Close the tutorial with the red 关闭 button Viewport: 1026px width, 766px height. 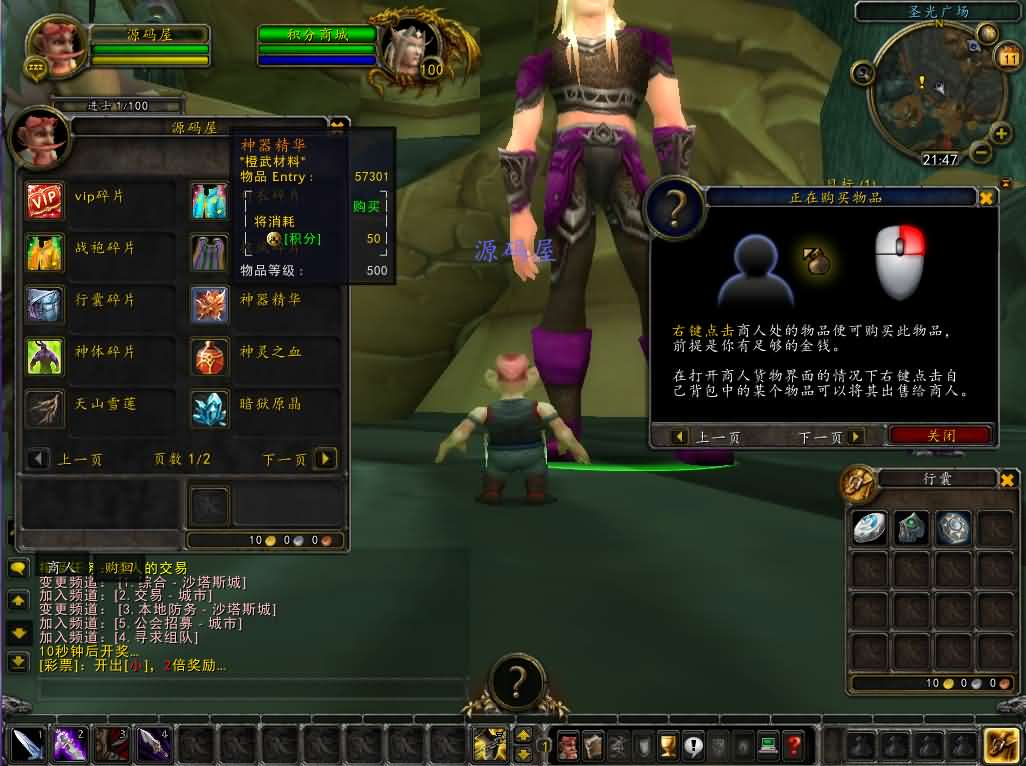tap(940, 436)
